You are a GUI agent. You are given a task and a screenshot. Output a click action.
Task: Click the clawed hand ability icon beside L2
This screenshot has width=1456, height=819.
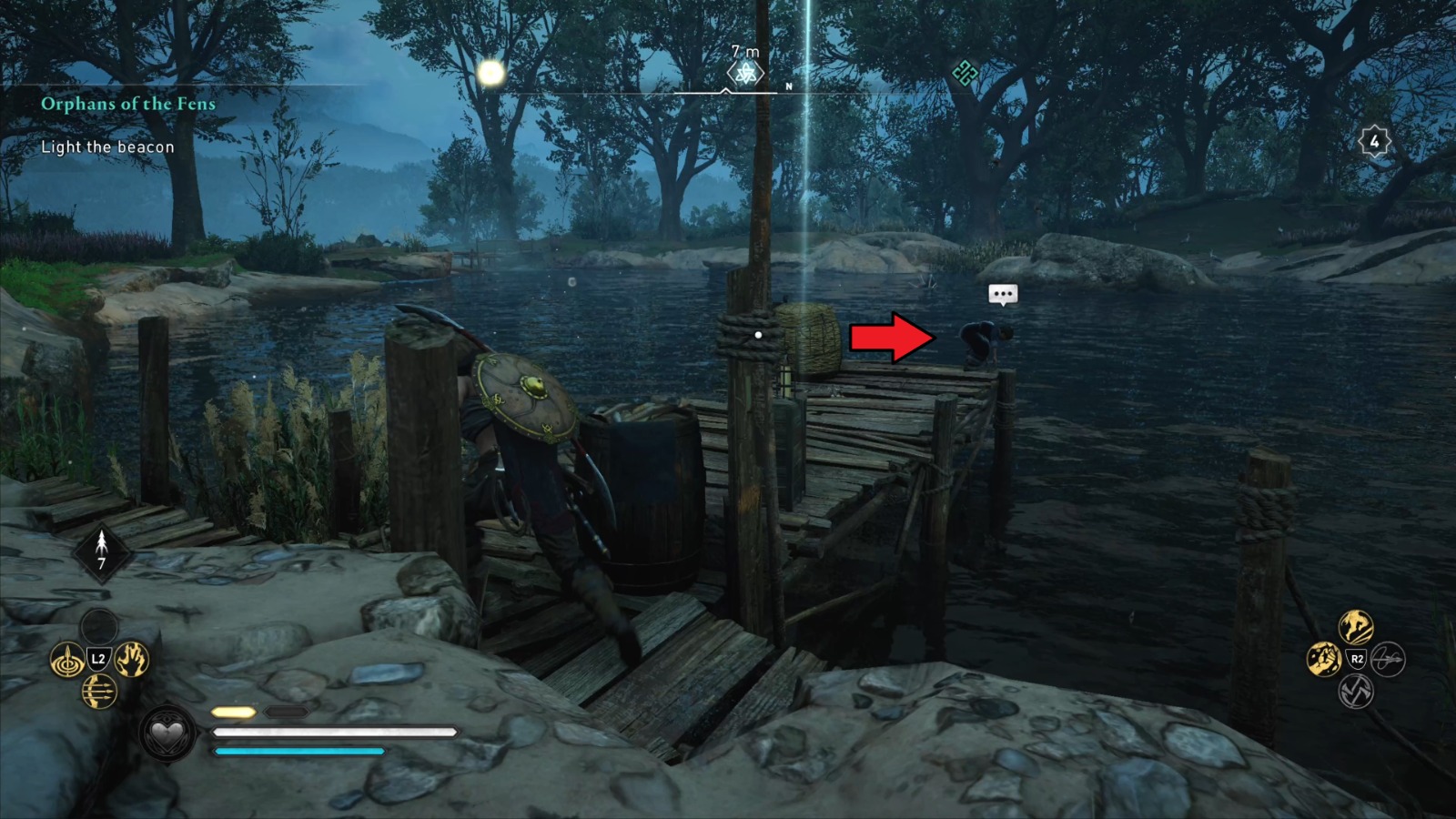click(x=130, y=661)
